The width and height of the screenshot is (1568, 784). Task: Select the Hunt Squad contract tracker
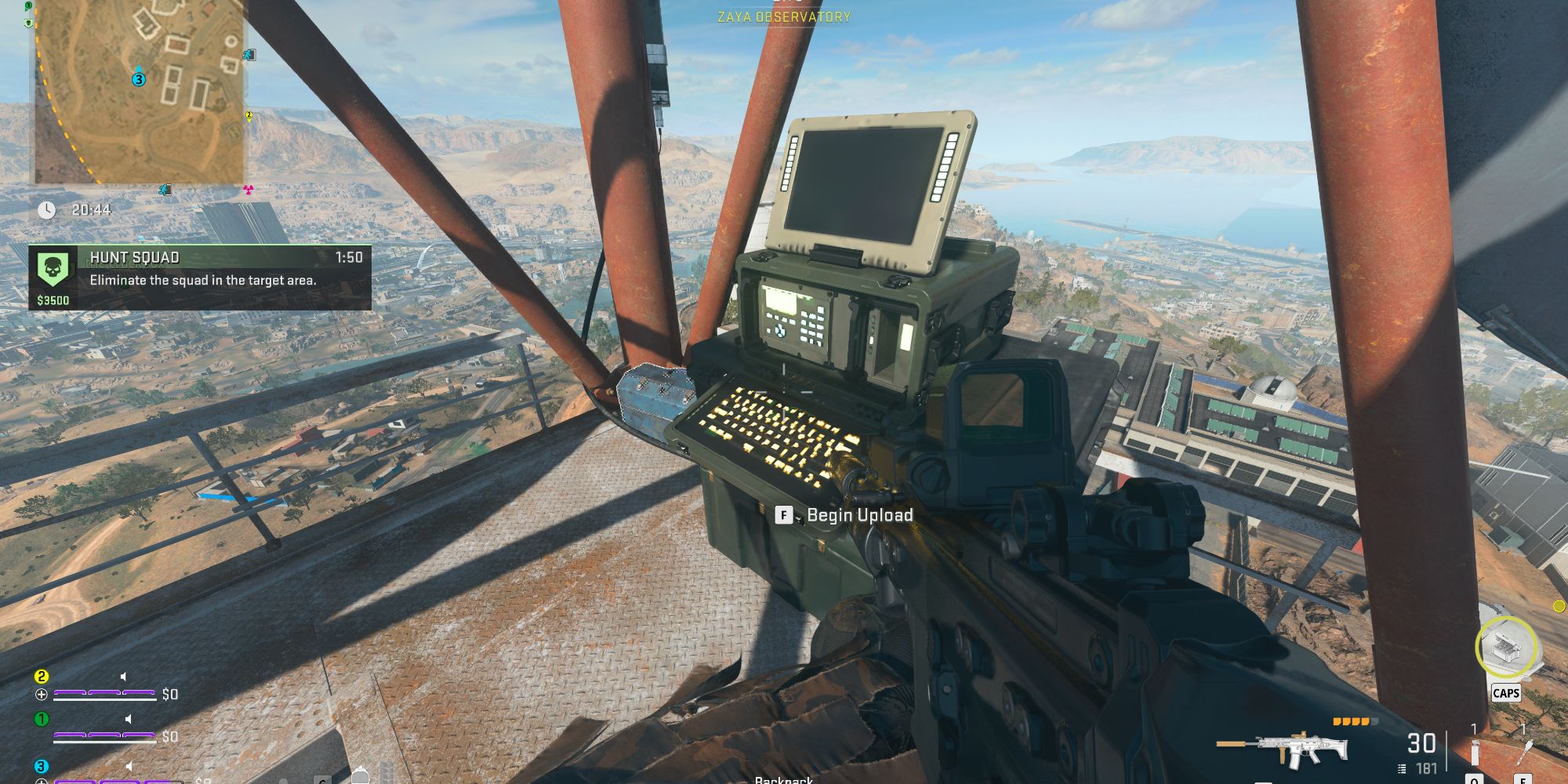(x=200, y=278)
